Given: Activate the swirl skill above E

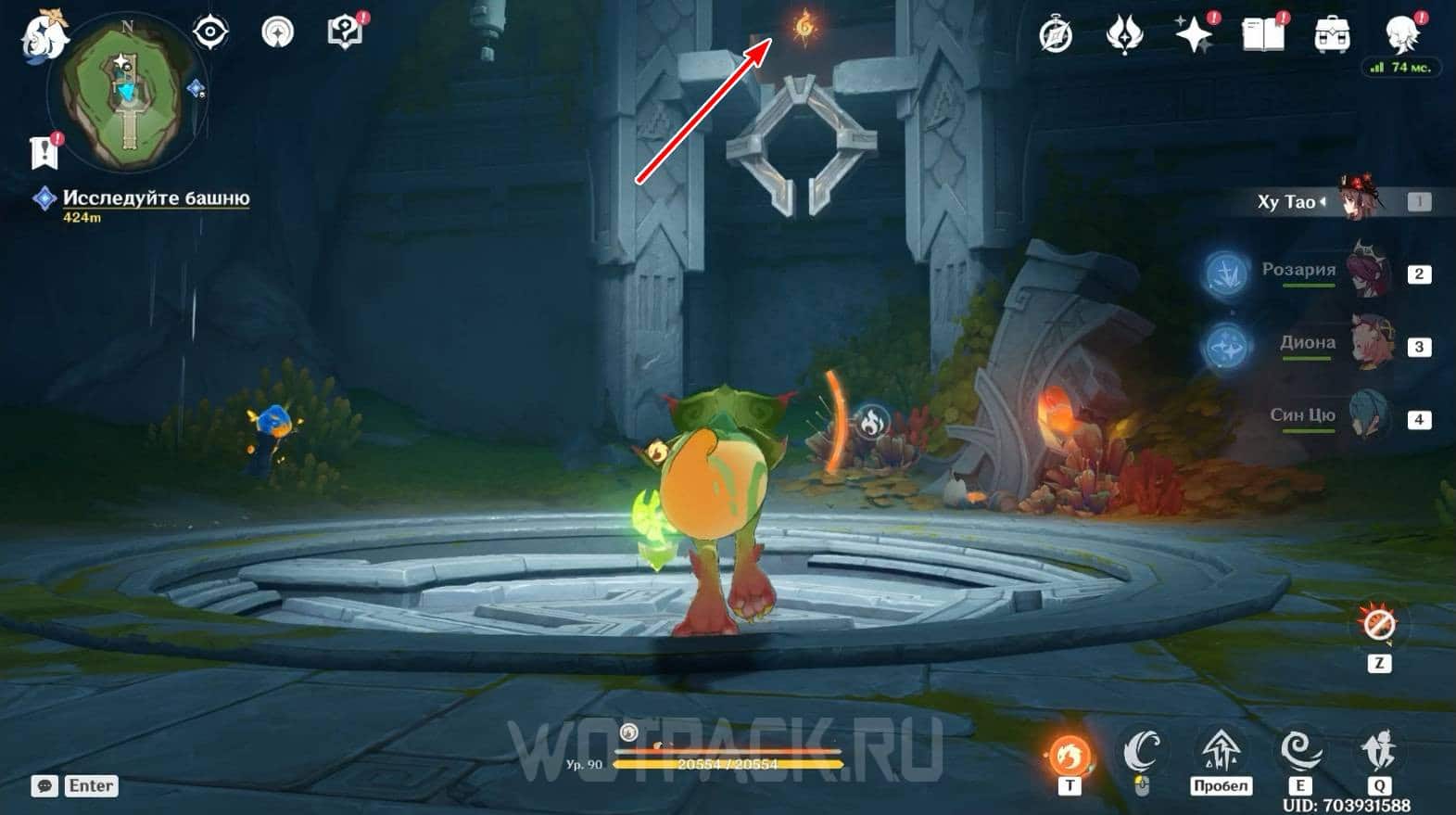Looking at the screenshot, I should pos(1300,751).
